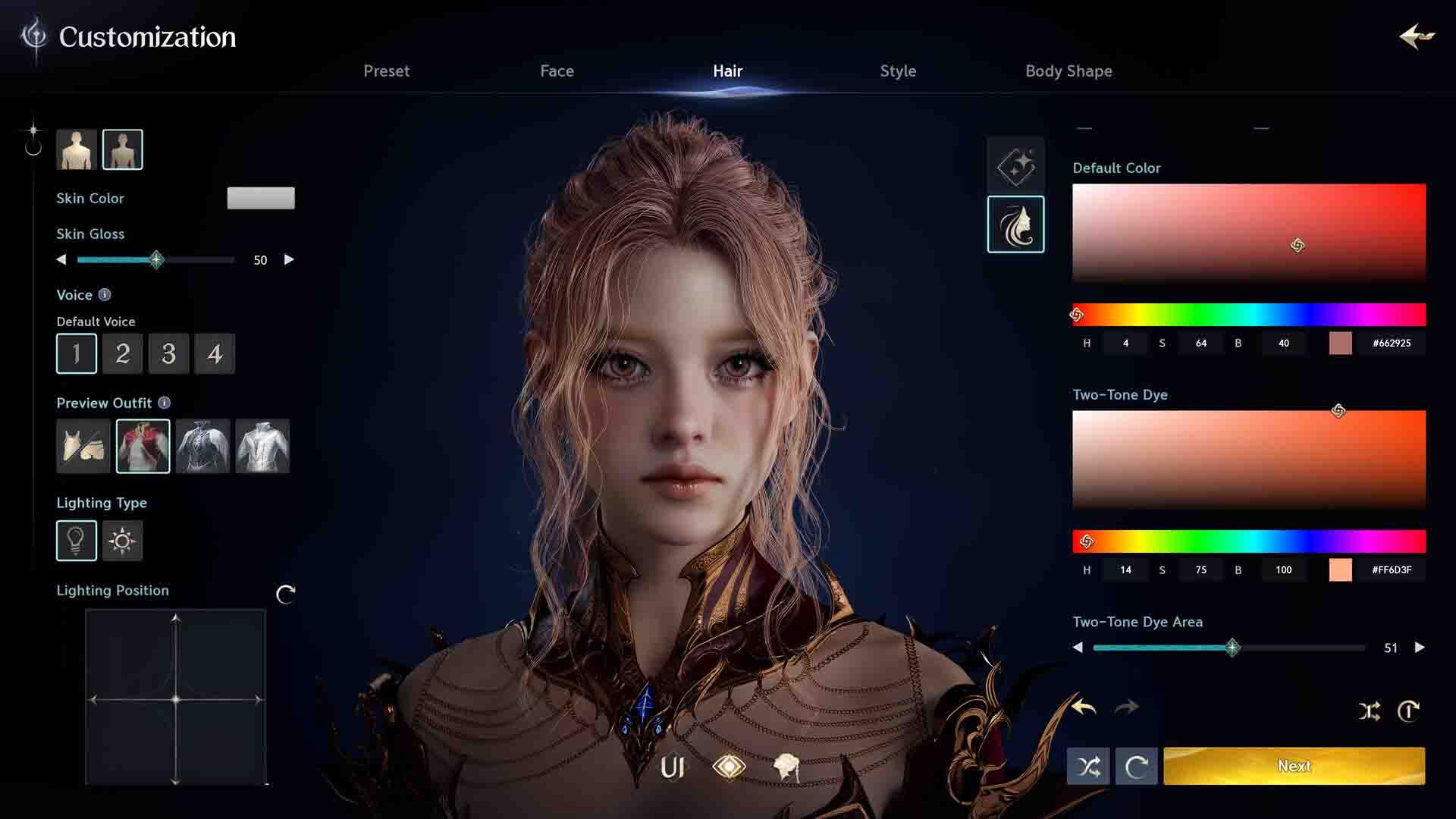Open the Preview Outfit info tooltip icon
The width and height of the screenshot is (1456, 819).
tap(165, 403)
